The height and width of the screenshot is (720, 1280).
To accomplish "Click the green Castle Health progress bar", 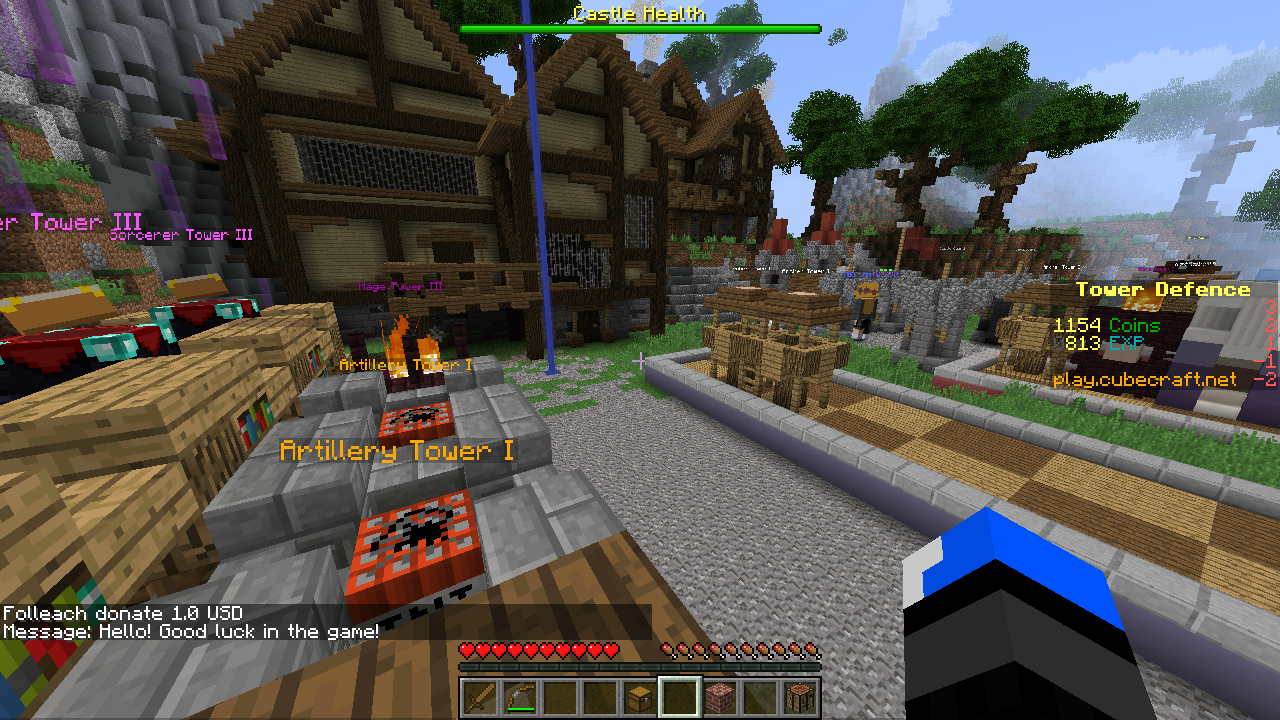I will pos(640,30).
